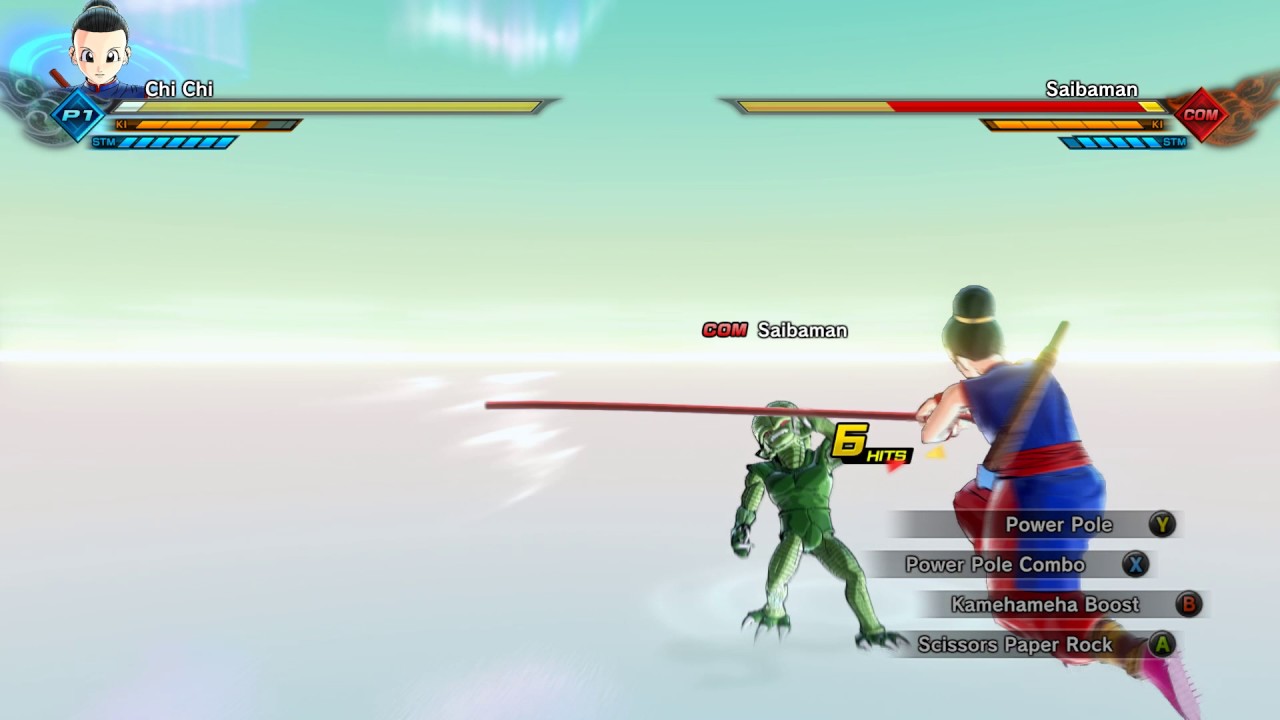
Task: Choose the Scissors Paper Rock skill
Action: (1015, 645)
